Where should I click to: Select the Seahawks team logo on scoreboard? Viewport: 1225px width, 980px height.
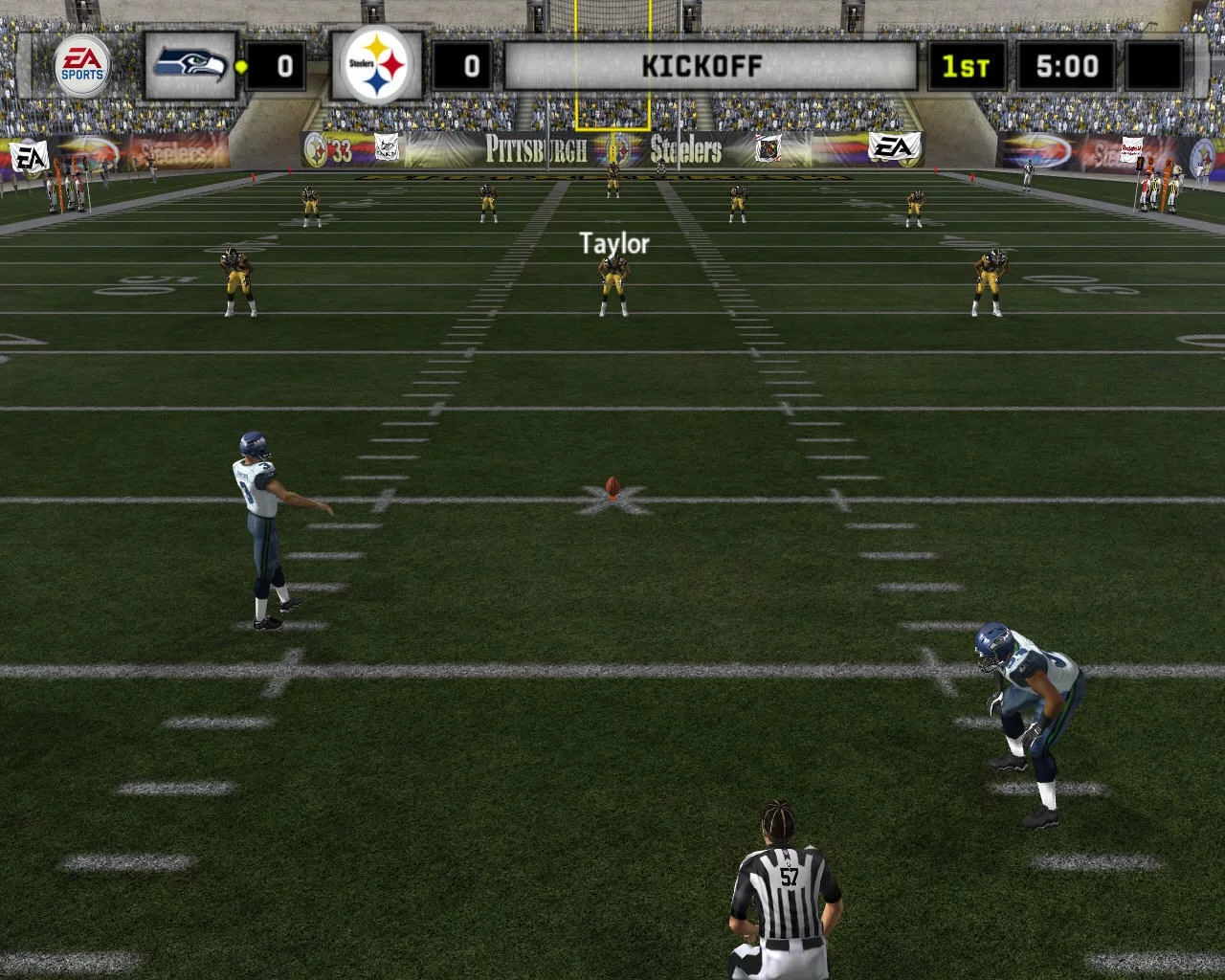190,65
